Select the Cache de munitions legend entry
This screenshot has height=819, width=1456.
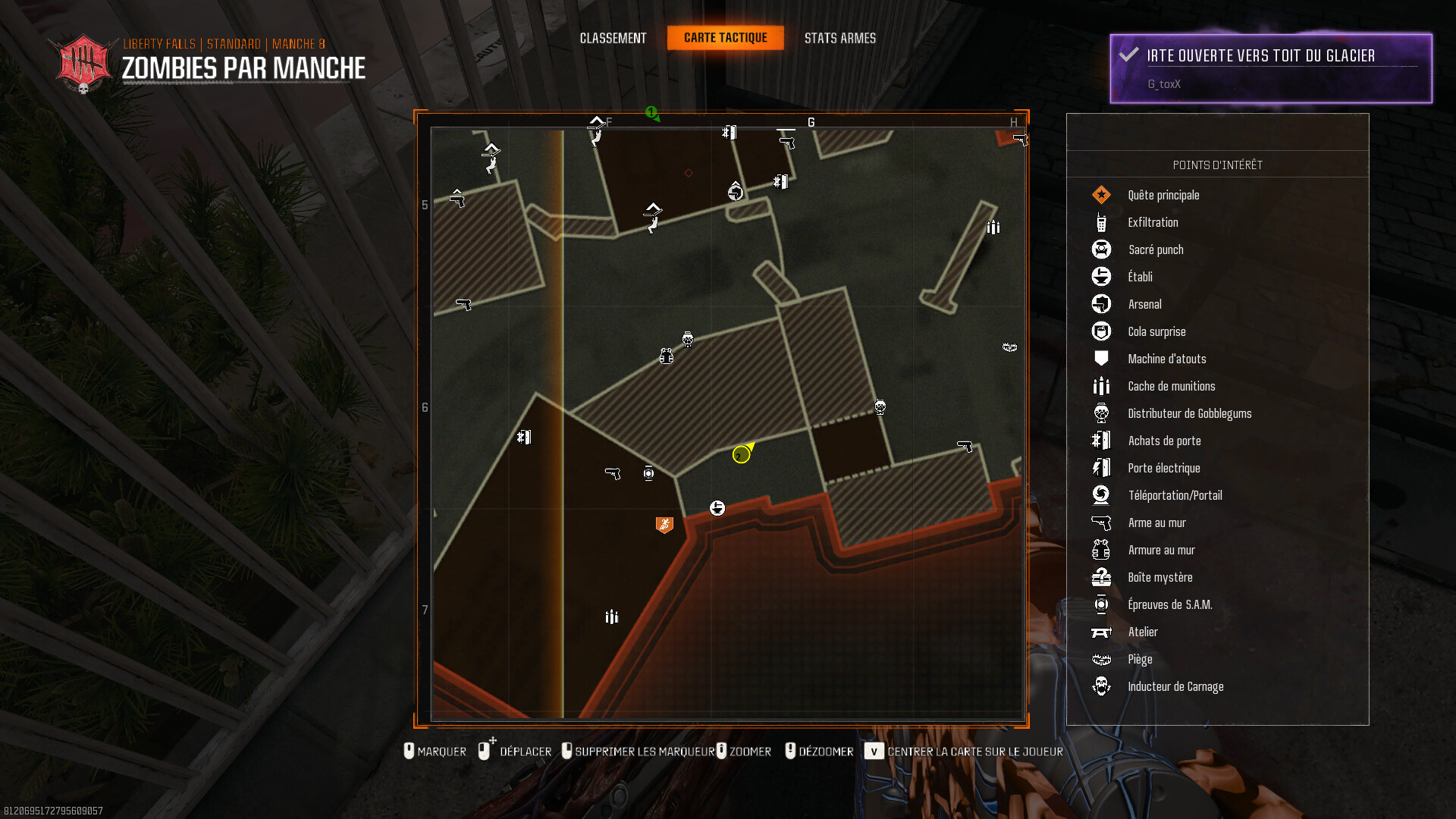(x=1171, y=386)
